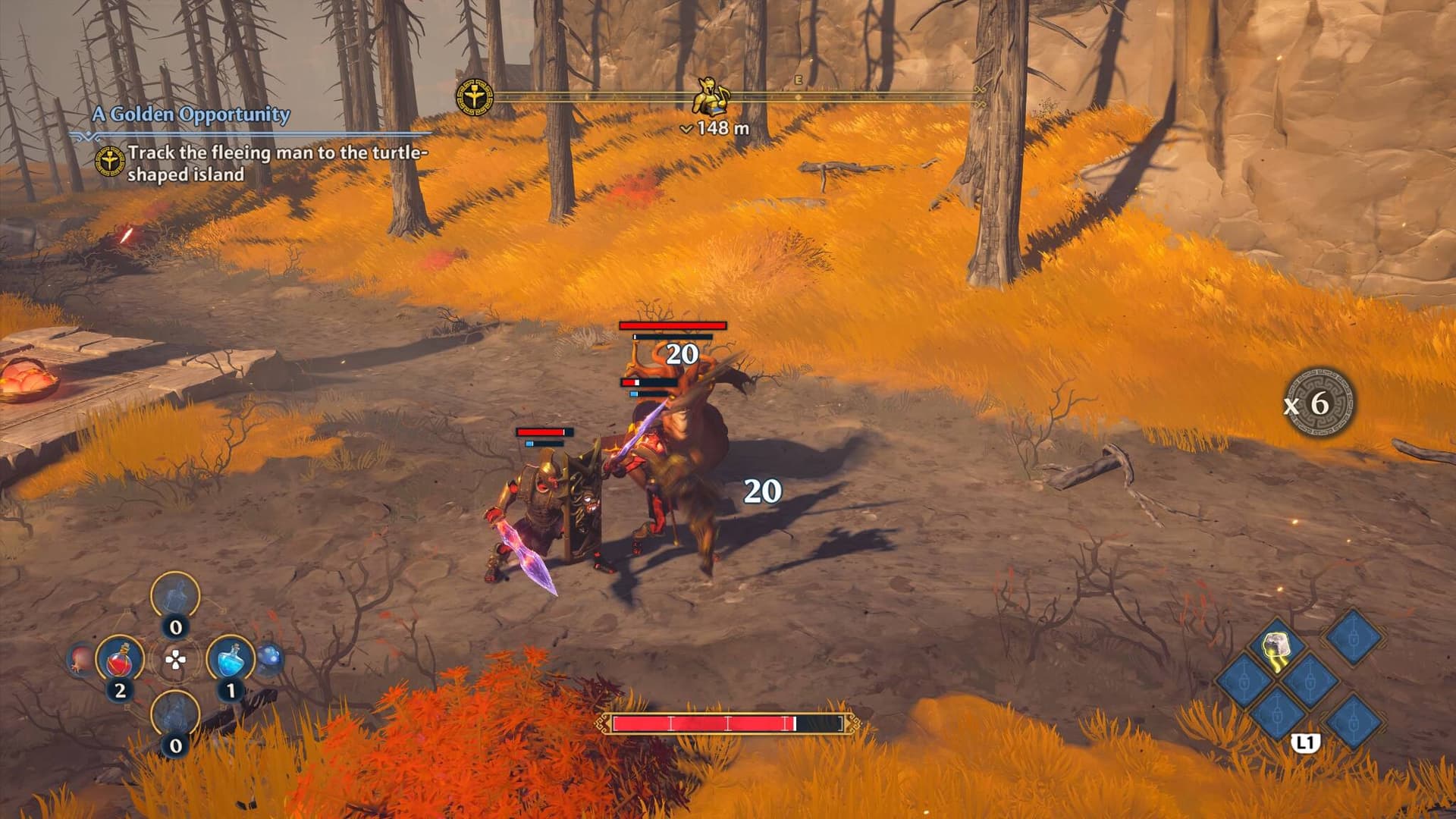Image resolution: width=1456 pixels, height=819 pixels.
Task: Expand the chevron below the 148 m distance marker
Action: [687, 127]
